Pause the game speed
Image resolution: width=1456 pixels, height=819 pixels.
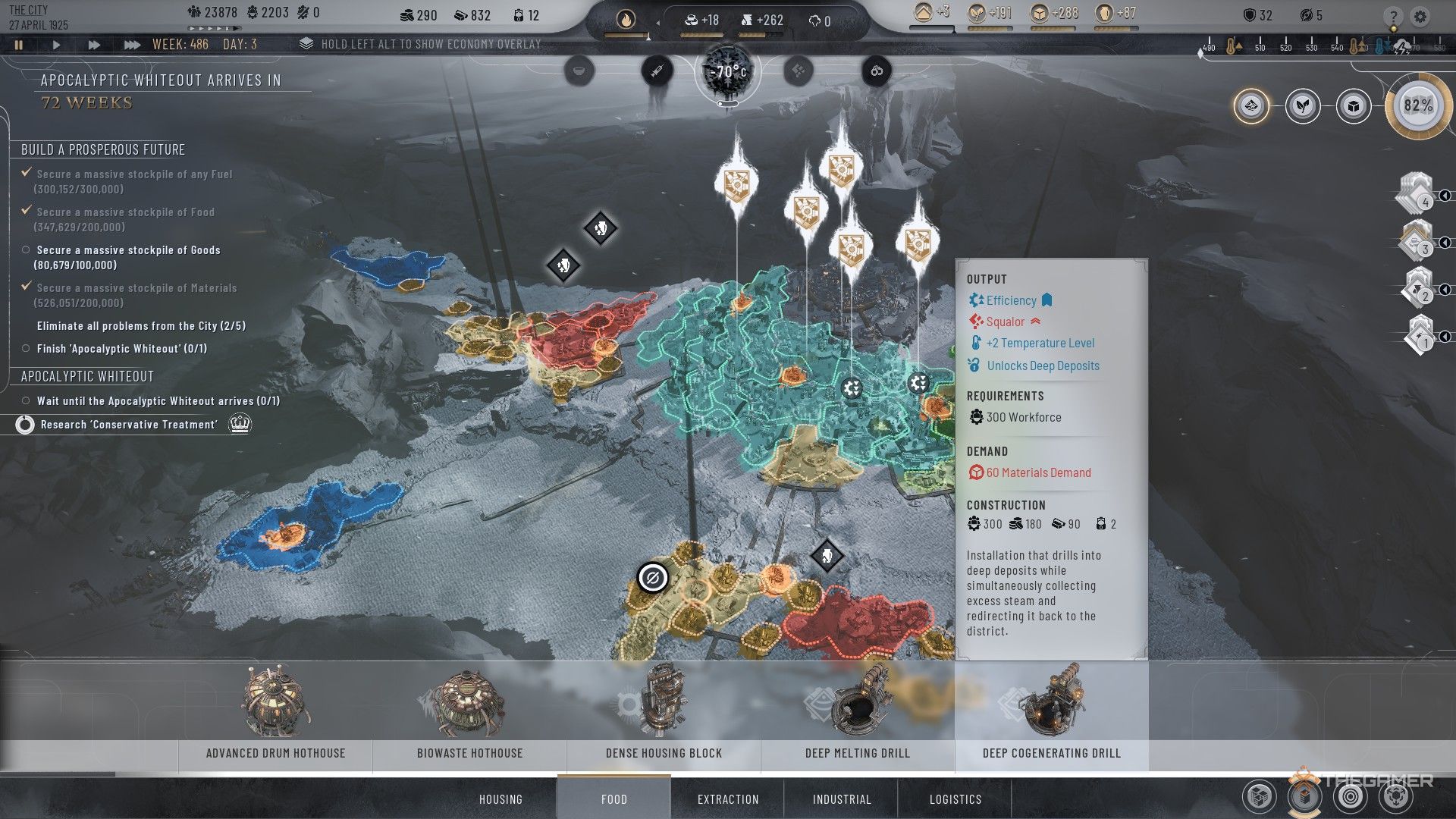pyautogui.click(x=19, y=45)
